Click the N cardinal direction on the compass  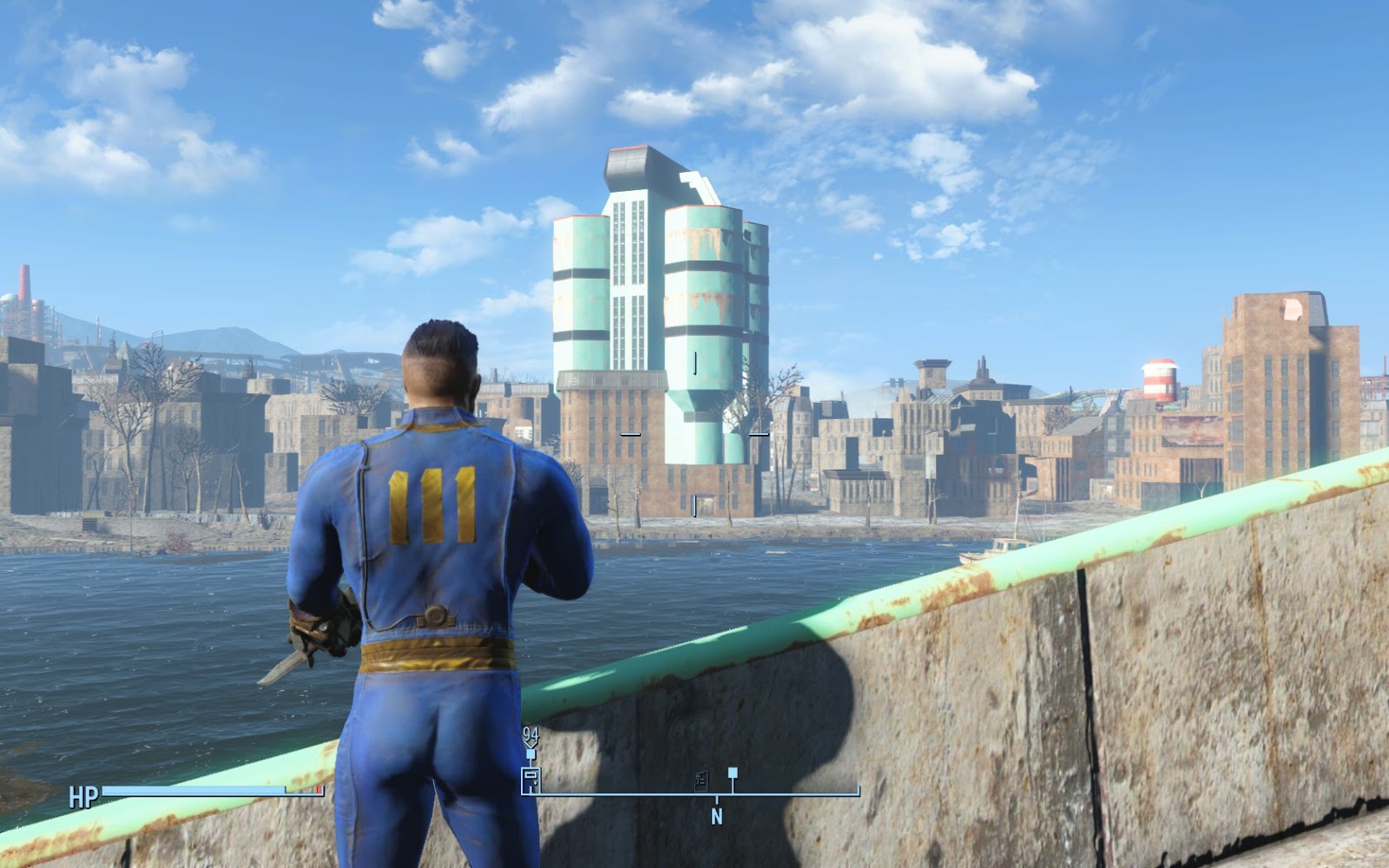[716, 814]
